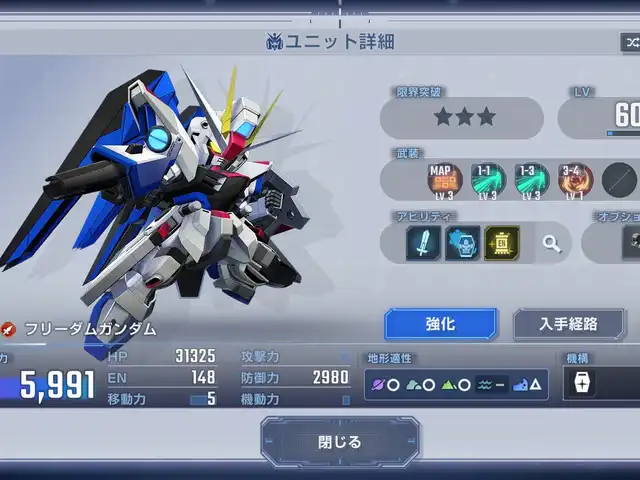Select the 1-1 range weapon icon

(x=488, y=180)
